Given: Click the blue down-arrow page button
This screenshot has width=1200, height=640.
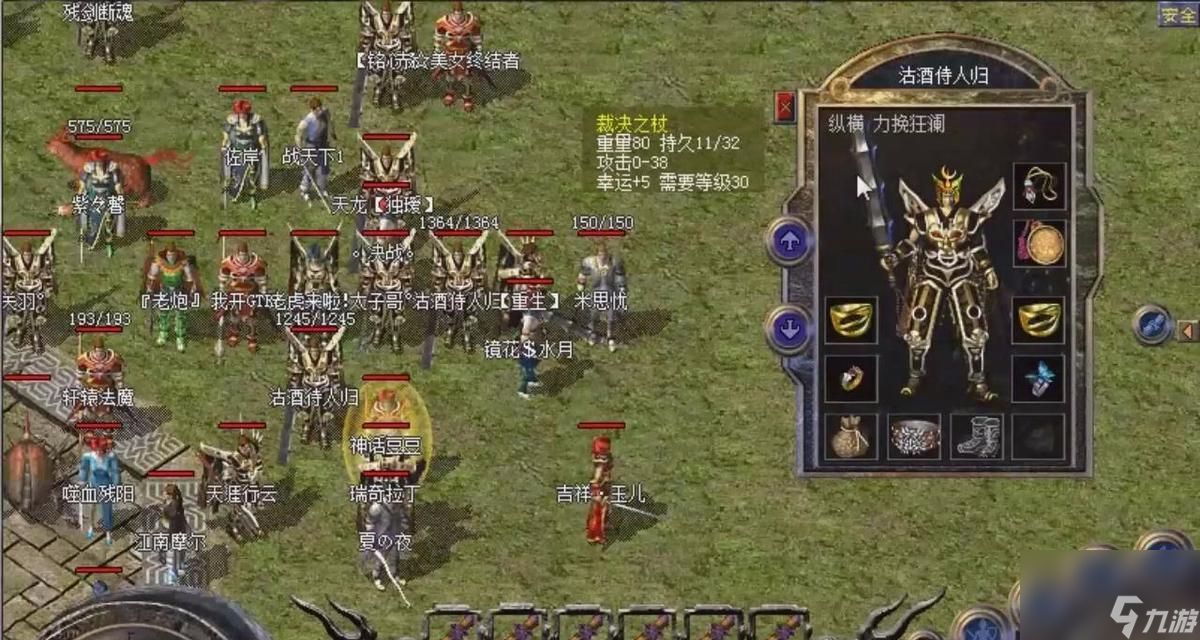Looking at the screenshot, I should click(789, 329).
